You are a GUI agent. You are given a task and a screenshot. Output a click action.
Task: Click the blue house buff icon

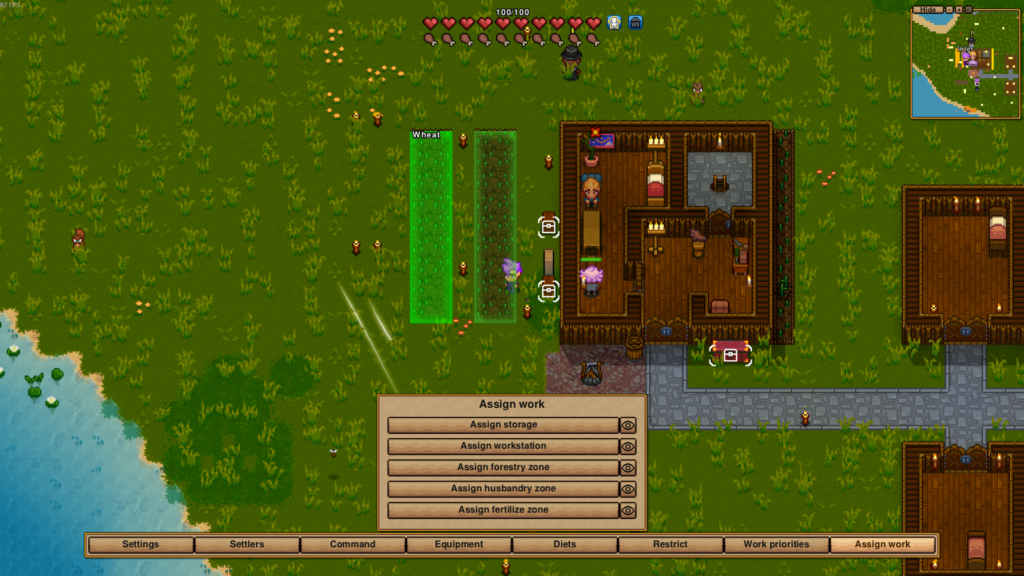(x=635, y=22)
